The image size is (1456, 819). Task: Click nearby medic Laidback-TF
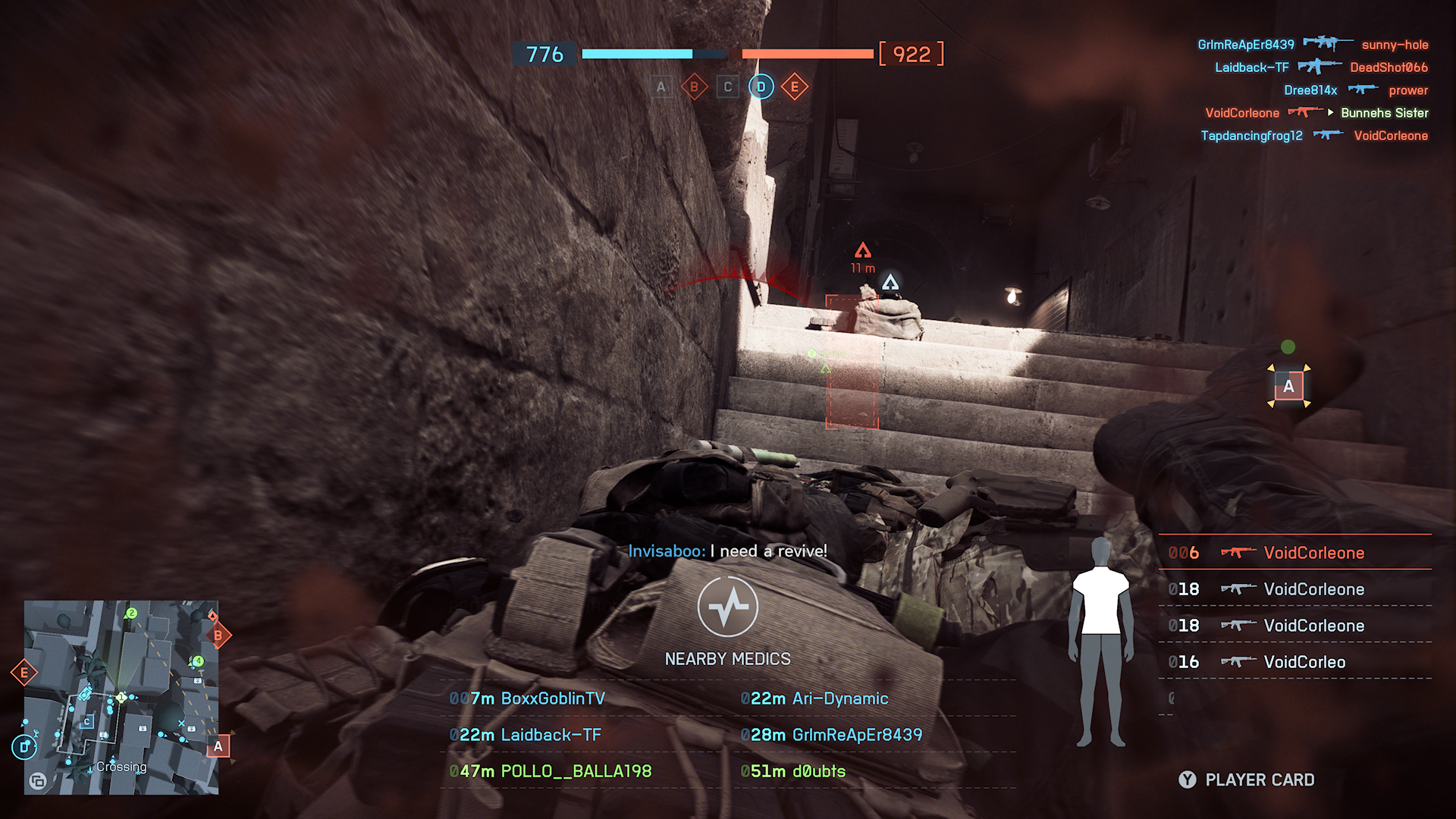pyautogui.click(x=526, y=735)
